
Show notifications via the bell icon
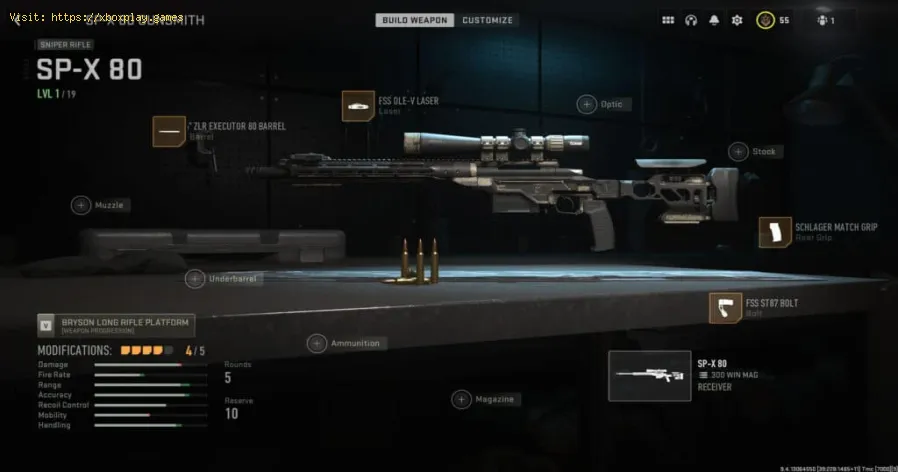pyautogui.click(x=713, y=20)
